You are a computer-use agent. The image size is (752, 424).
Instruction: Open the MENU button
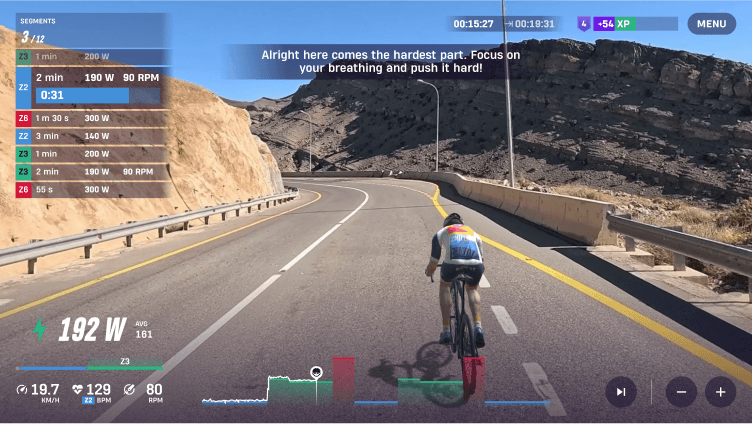(x=711, y=24)
